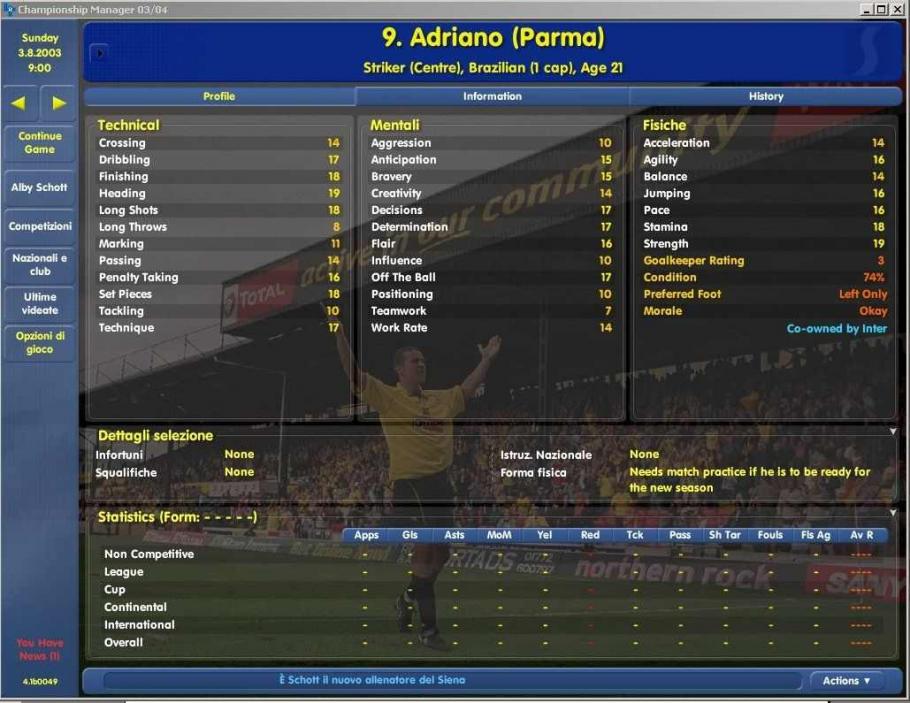Screen dimensions: 910x703
Task: Switch to the Information tab
Action: pyautogui.click(x=492, y=96)
